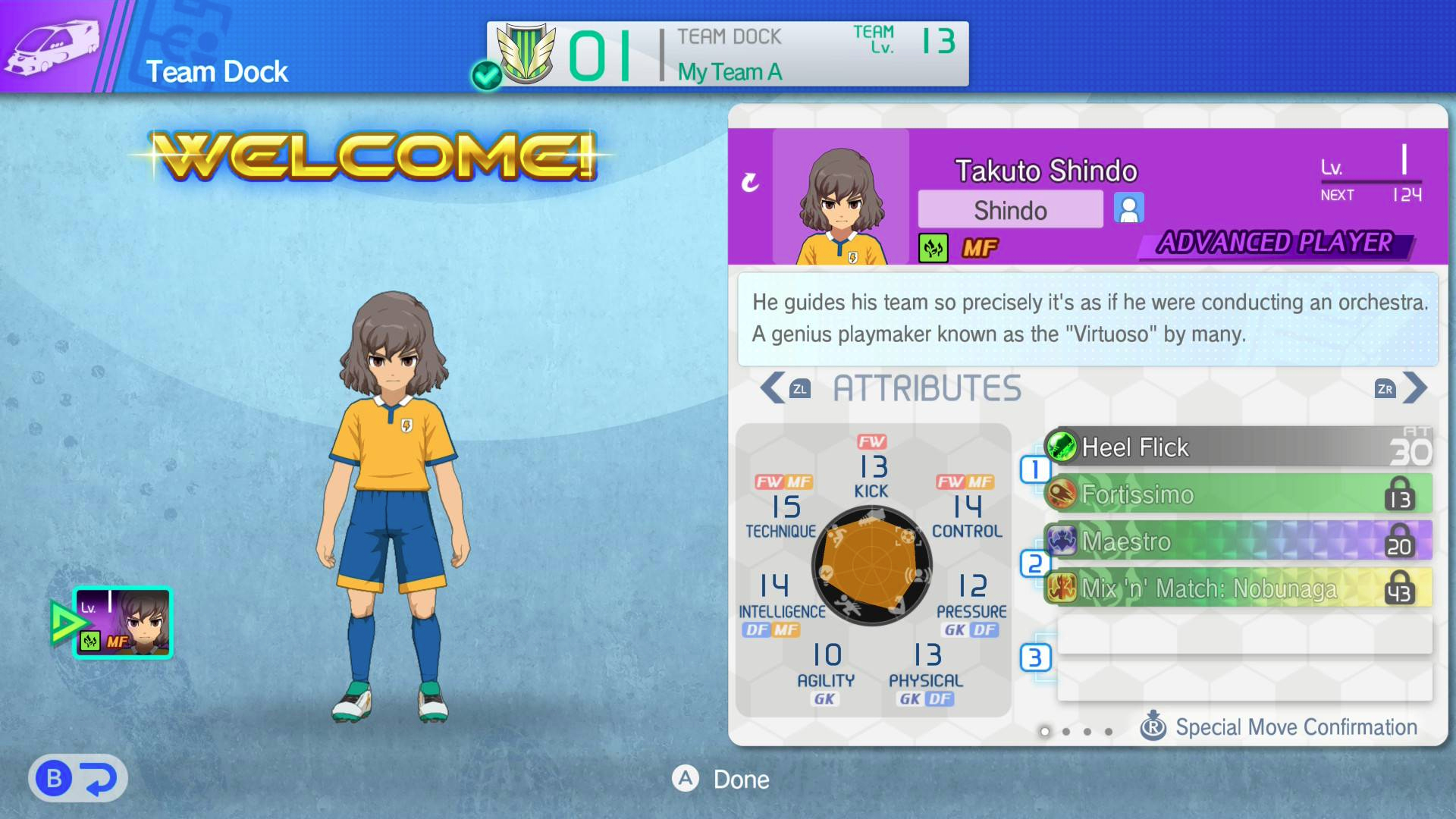Open the blue player profile icon
The height and width of the screenshot is (819, 1456).
[x=1128, y=209]
